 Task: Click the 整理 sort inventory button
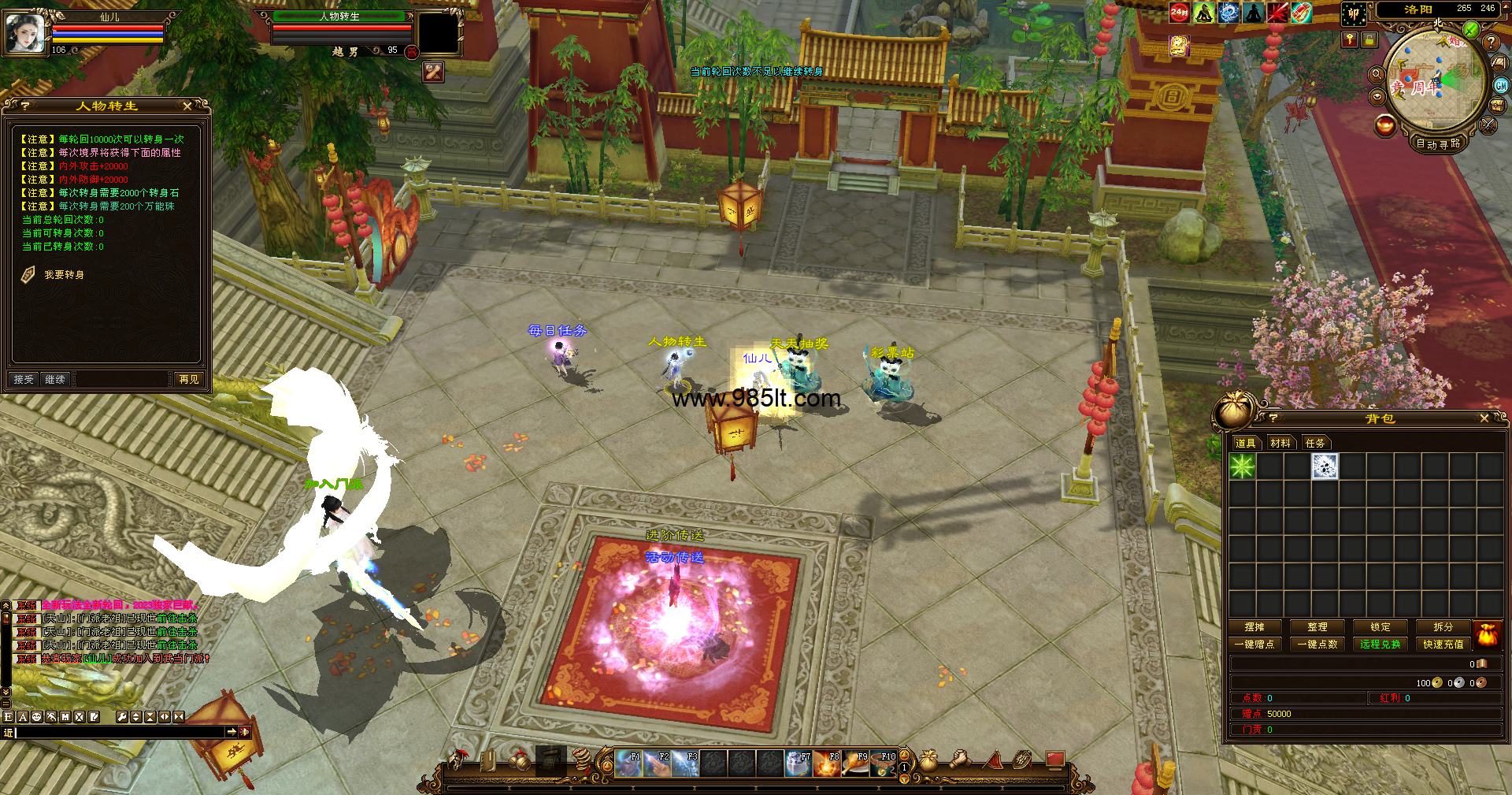coord(1317,627)
